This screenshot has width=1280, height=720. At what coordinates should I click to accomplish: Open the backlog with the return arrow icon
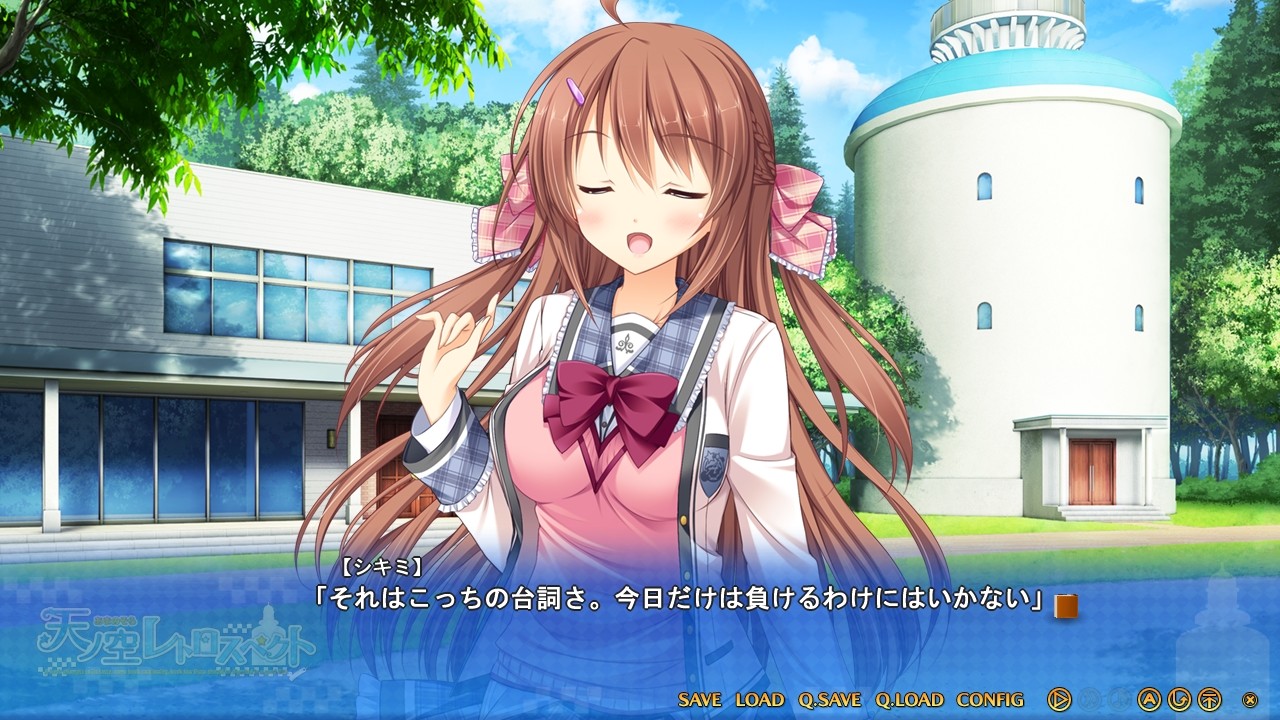(x=1180, y=700)
